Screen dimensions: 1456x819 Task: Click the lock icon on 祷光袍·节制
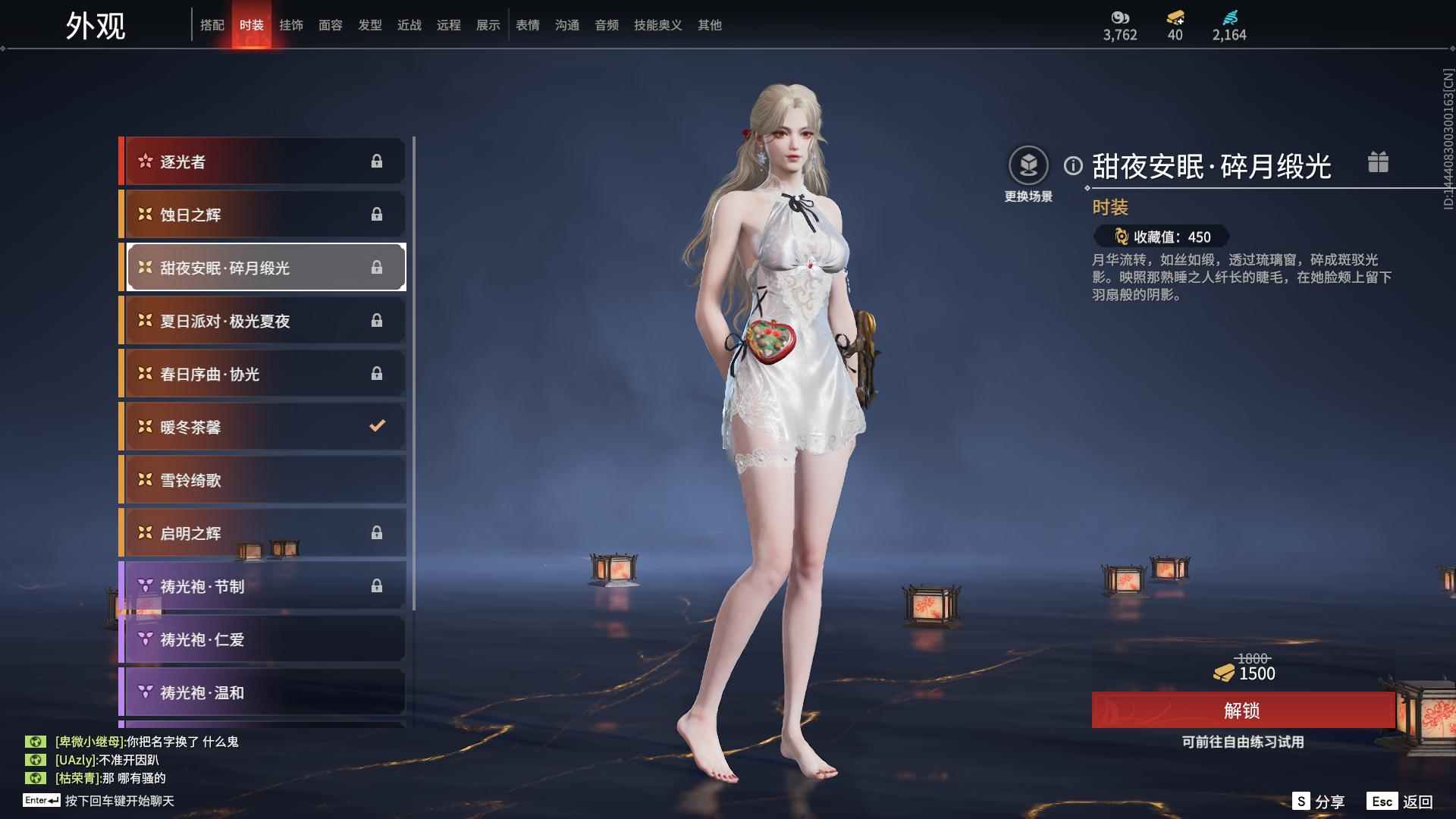[x=377, y=585]
